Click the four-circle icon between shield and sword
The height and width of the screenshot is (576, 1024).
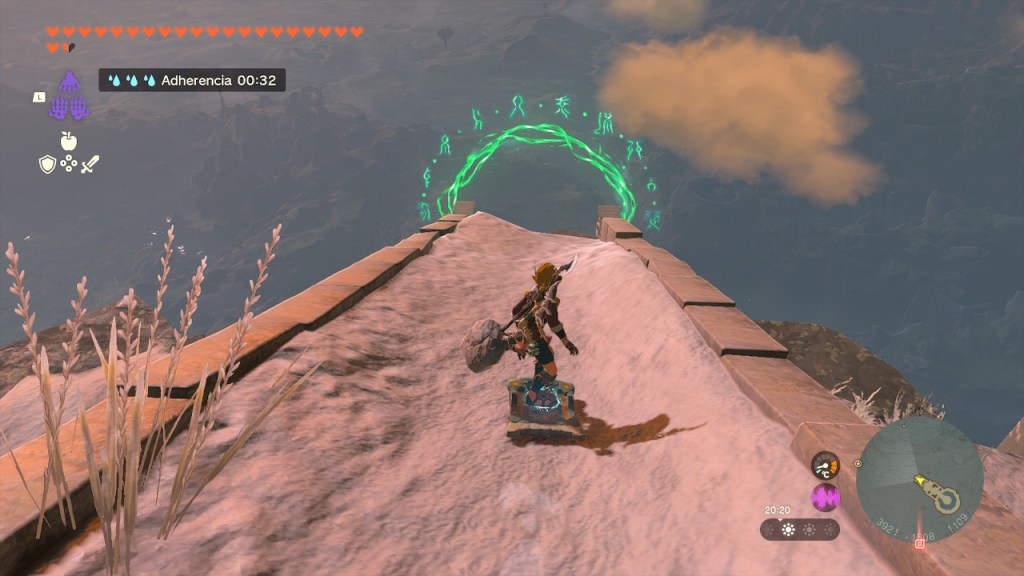point(68,164)
